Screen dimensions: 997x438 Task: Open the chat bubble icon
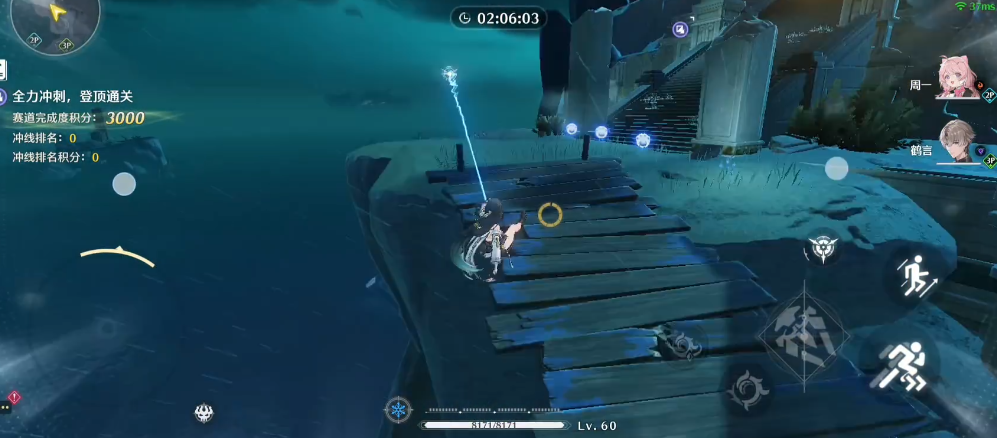[6, 407]
